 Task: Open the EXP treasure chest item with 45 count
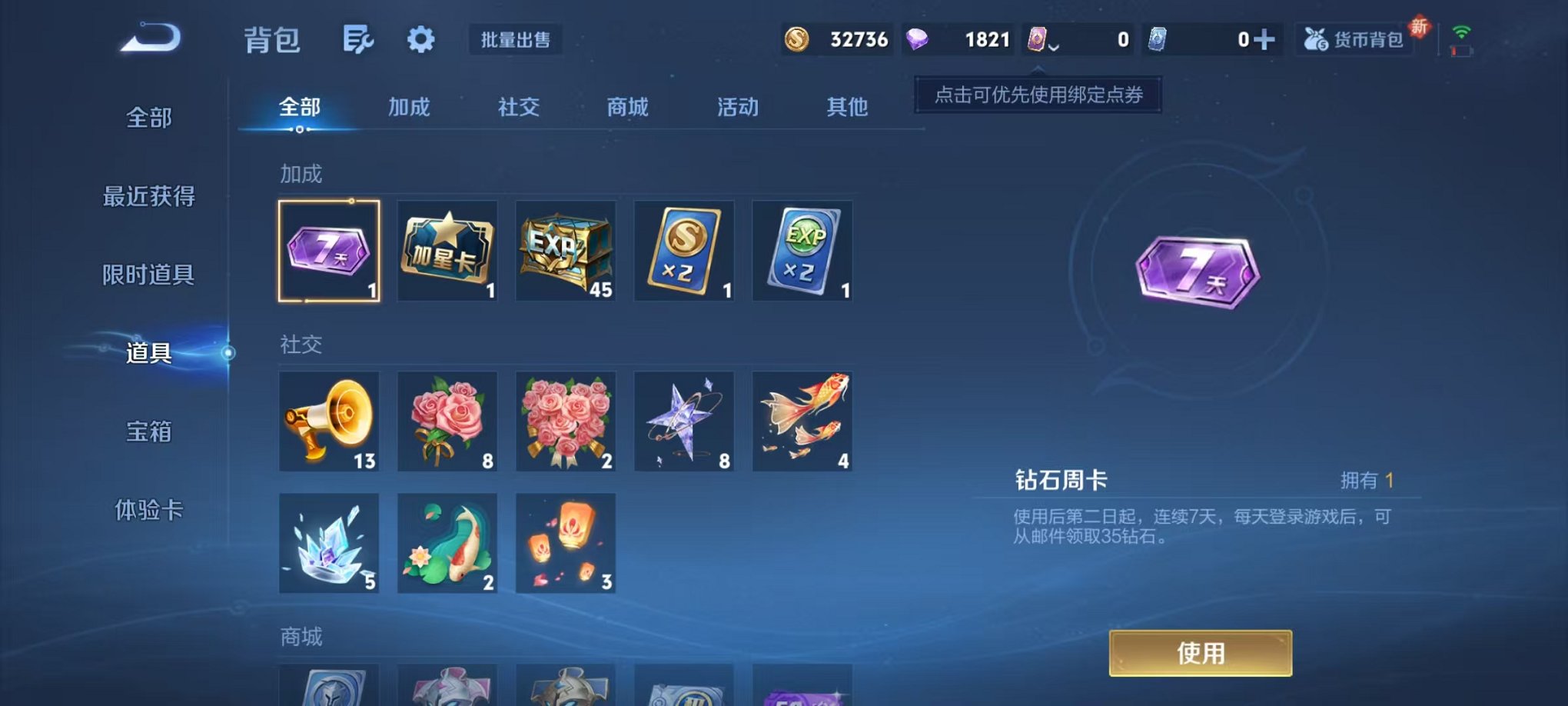(565, 251)
